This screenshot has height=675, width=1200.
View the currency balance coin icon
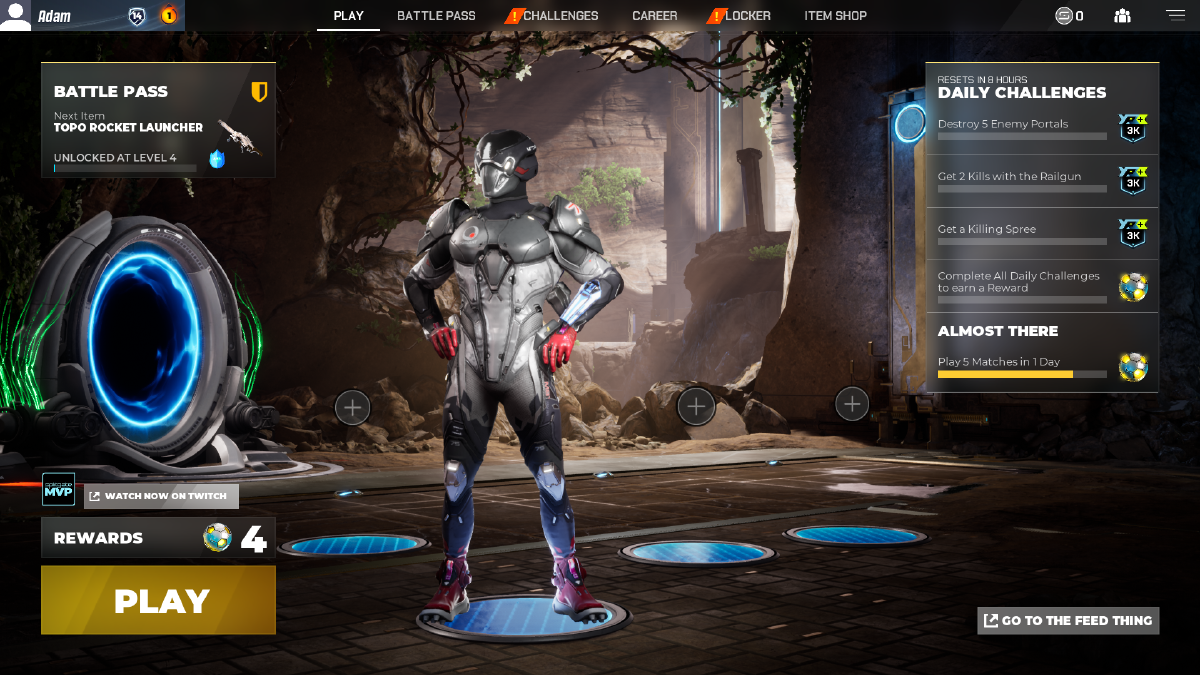(x=1064, y=16)
